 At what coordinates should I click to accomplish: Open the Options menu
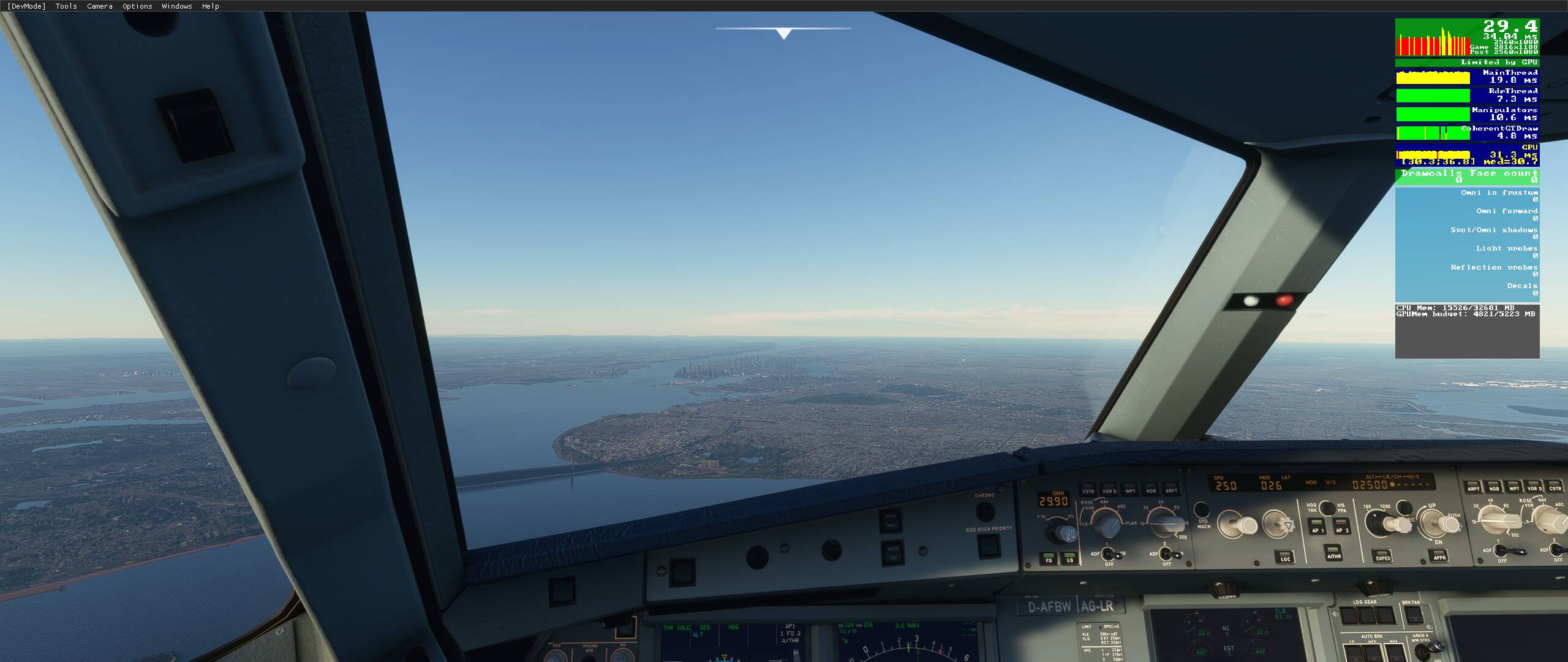coord(137,6)
